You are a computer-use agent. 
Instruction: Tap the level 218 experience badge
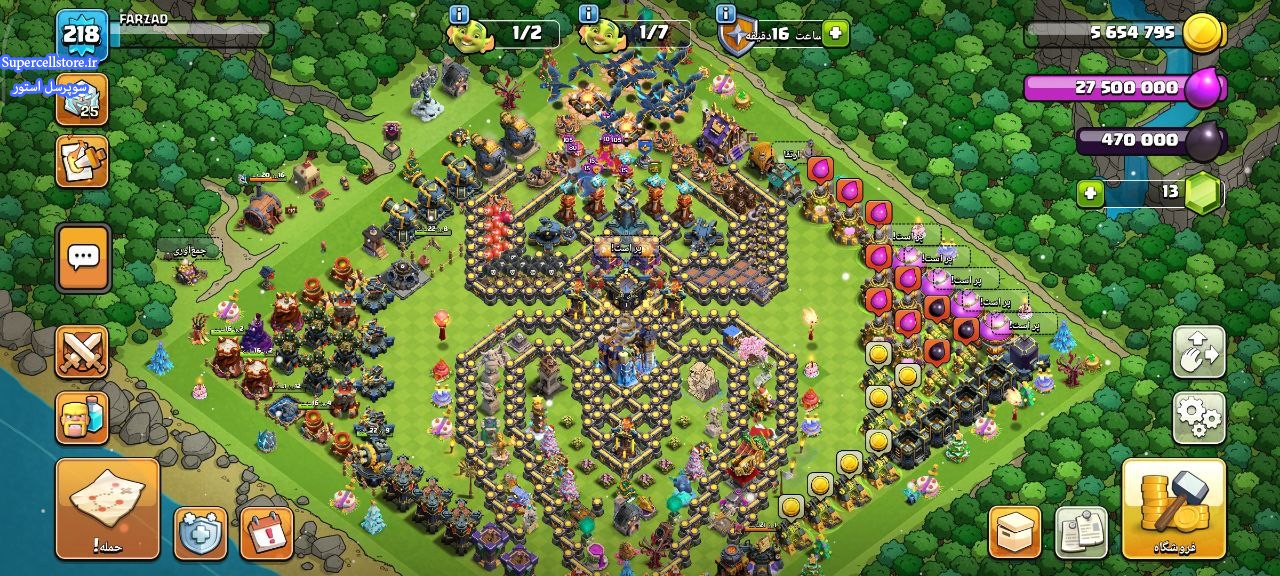click(81, 35)
